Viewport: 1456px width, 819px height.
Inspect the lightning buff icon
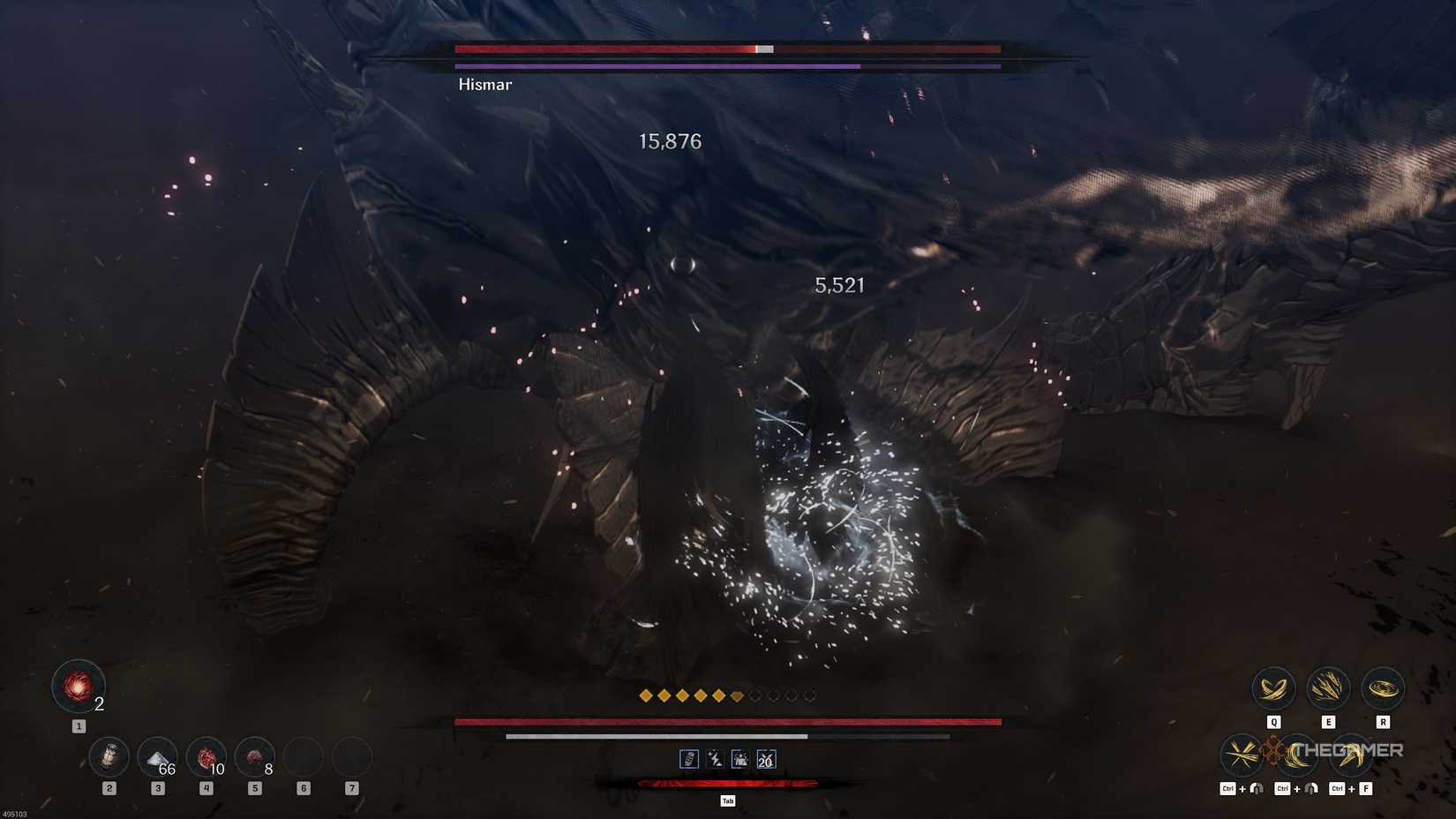(715, 759)
